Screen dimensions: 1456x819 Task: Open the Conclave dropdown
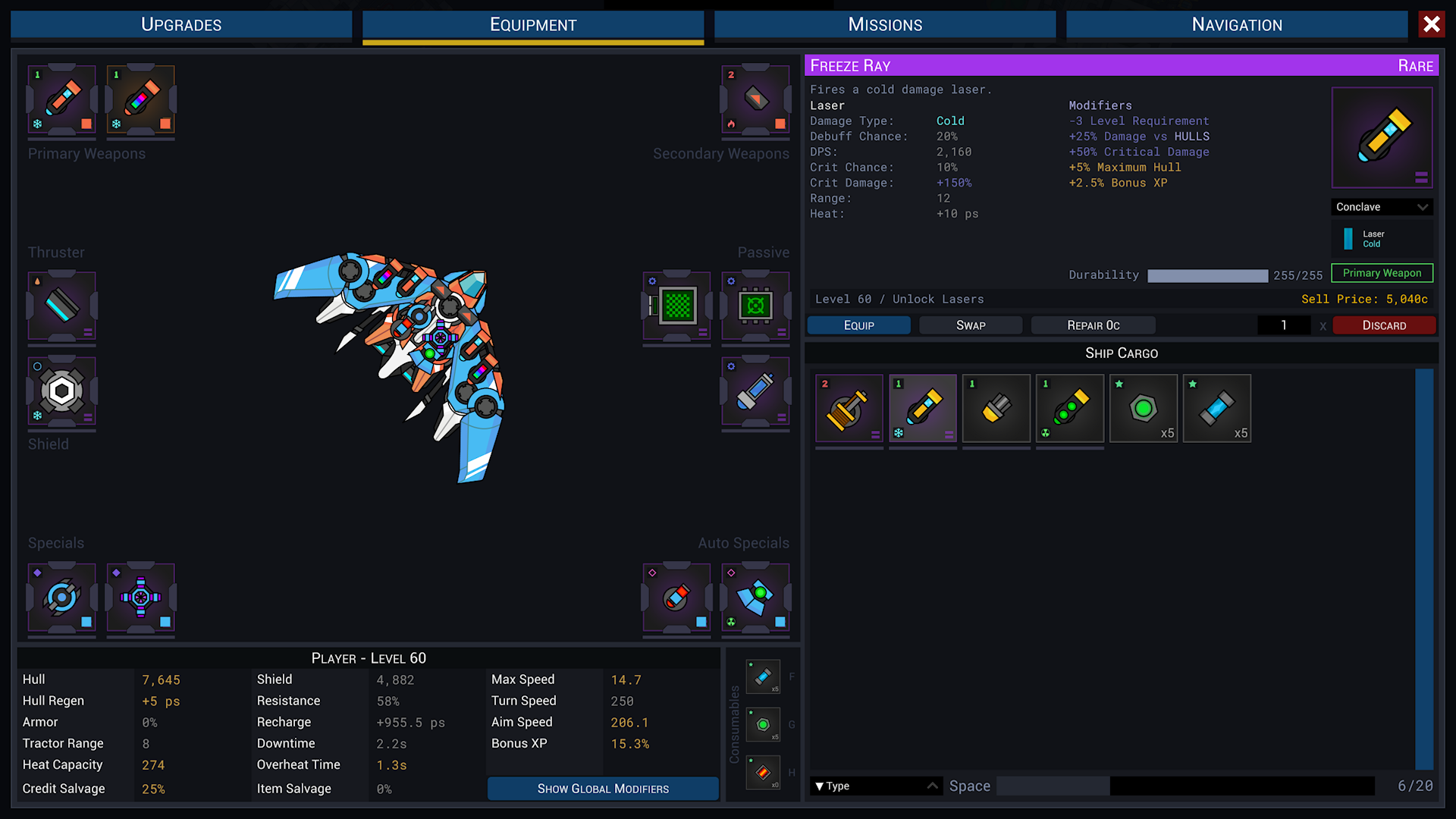coord(1382,207)
